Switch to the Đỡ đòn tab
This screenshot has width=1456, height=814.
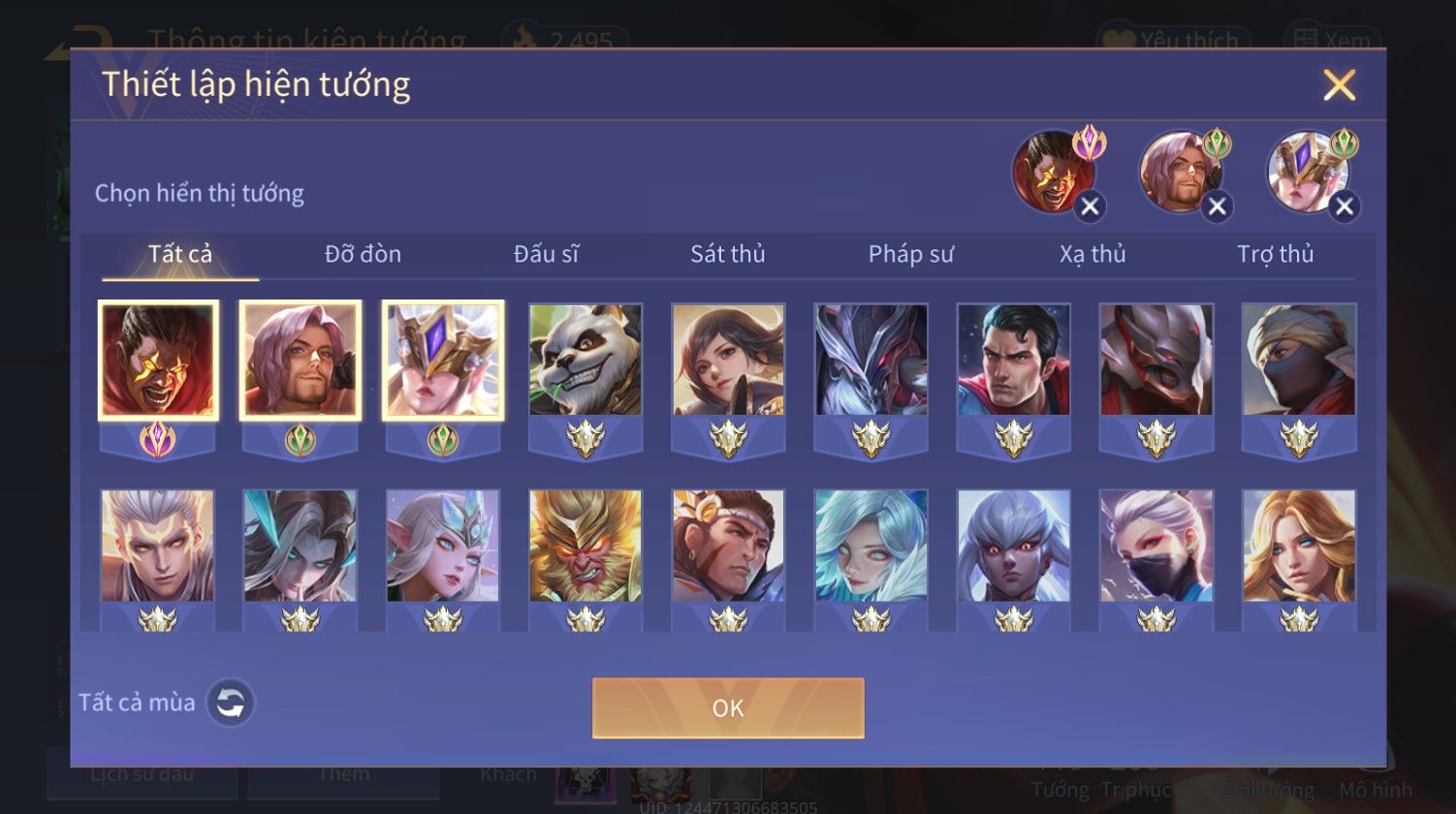(363, 254)
